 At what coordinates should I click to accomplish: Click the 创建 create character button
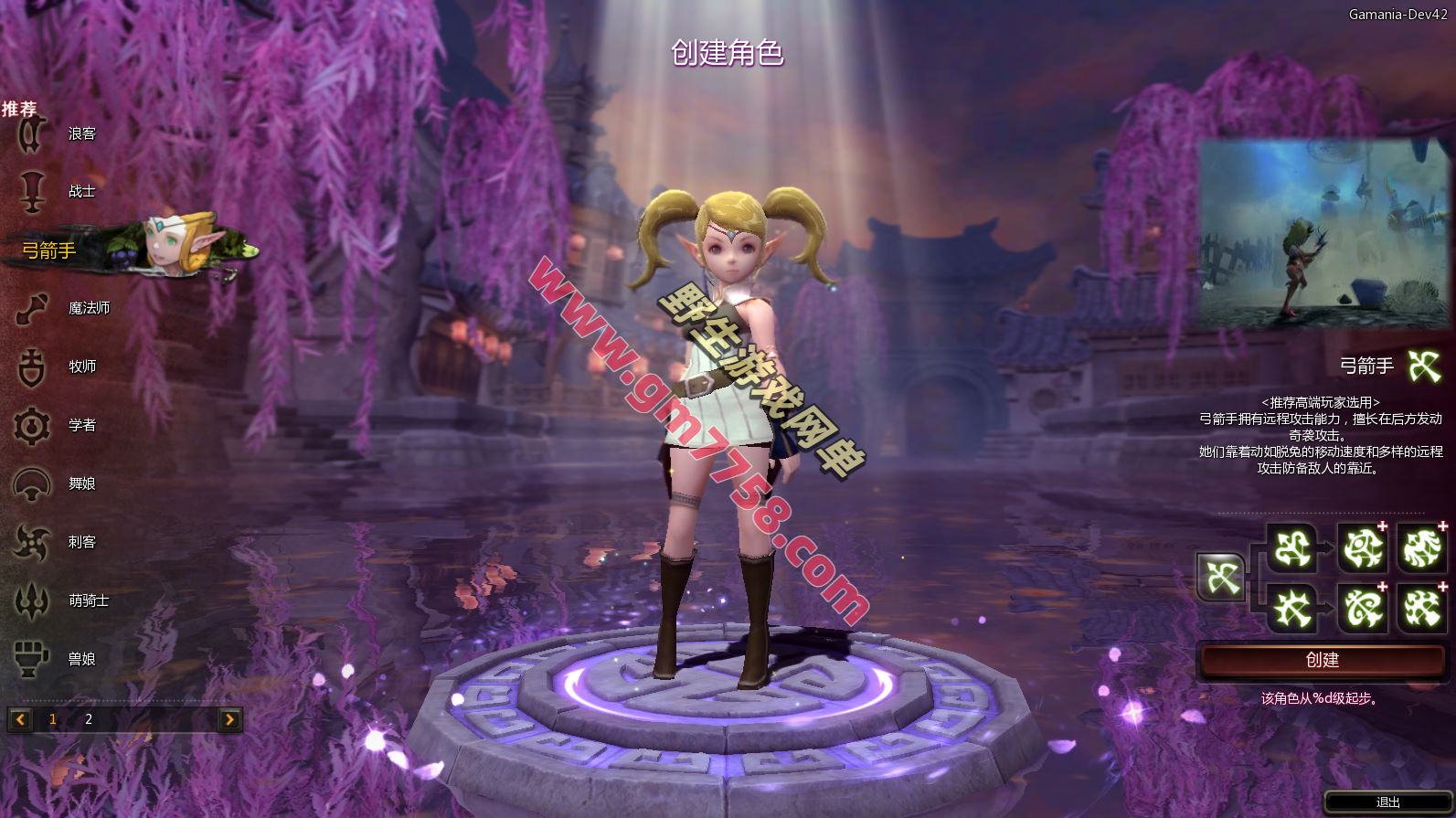click(x=1322, y=660)
